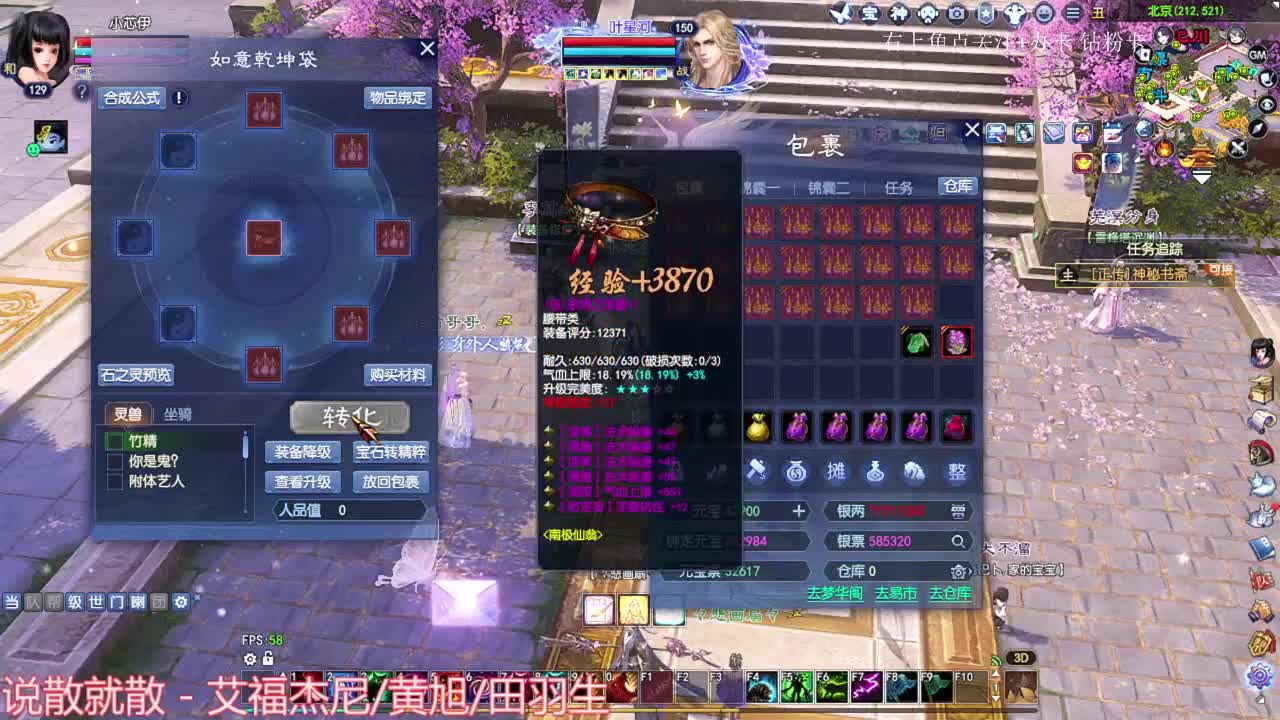Viewport: 1280px width, 720px height.
Task: Expand the arrow beside the warehouse gear icon
Action: 971,571
